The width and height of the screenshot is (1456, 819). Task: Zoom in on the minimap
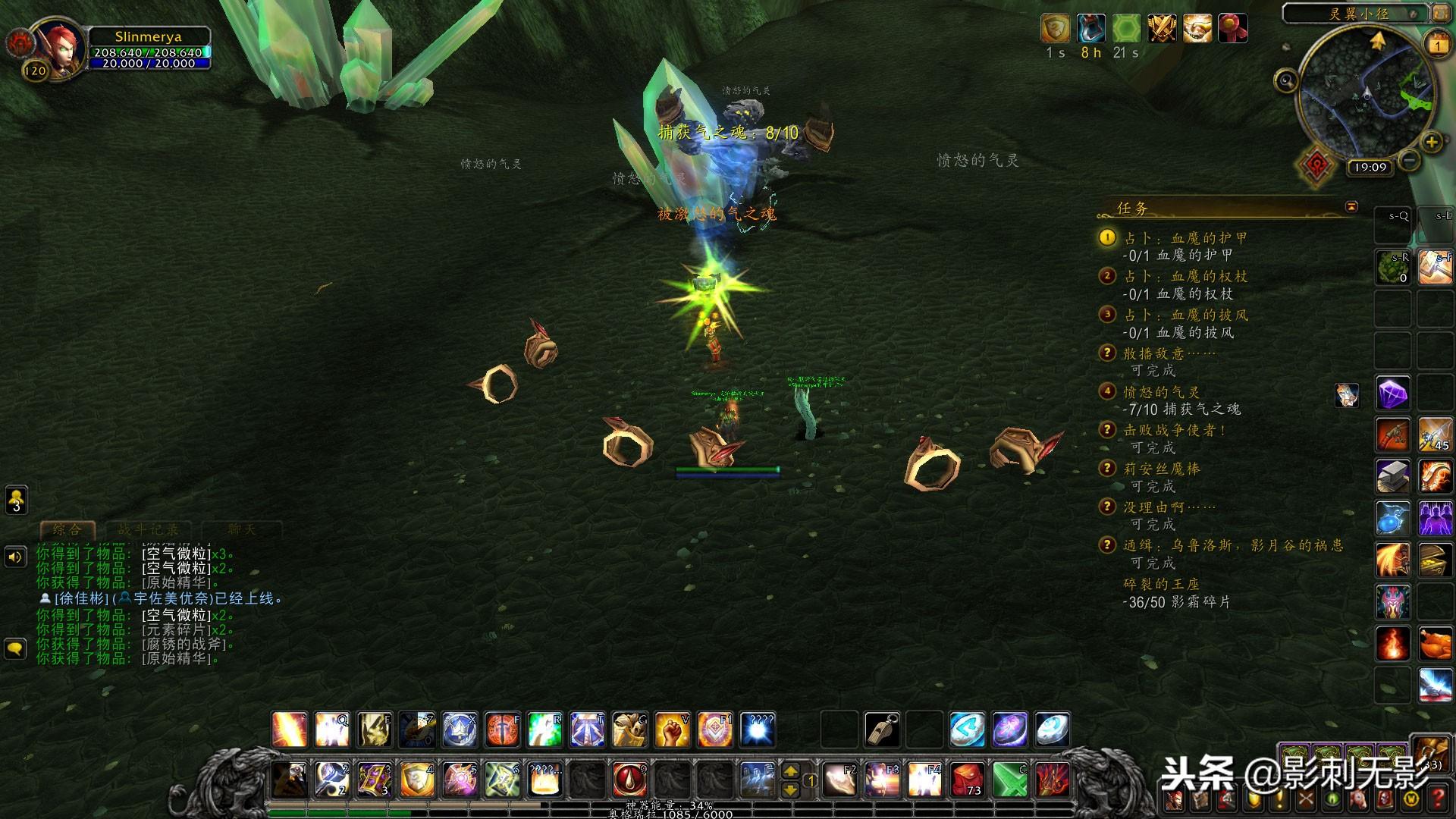click(1431, 142)
